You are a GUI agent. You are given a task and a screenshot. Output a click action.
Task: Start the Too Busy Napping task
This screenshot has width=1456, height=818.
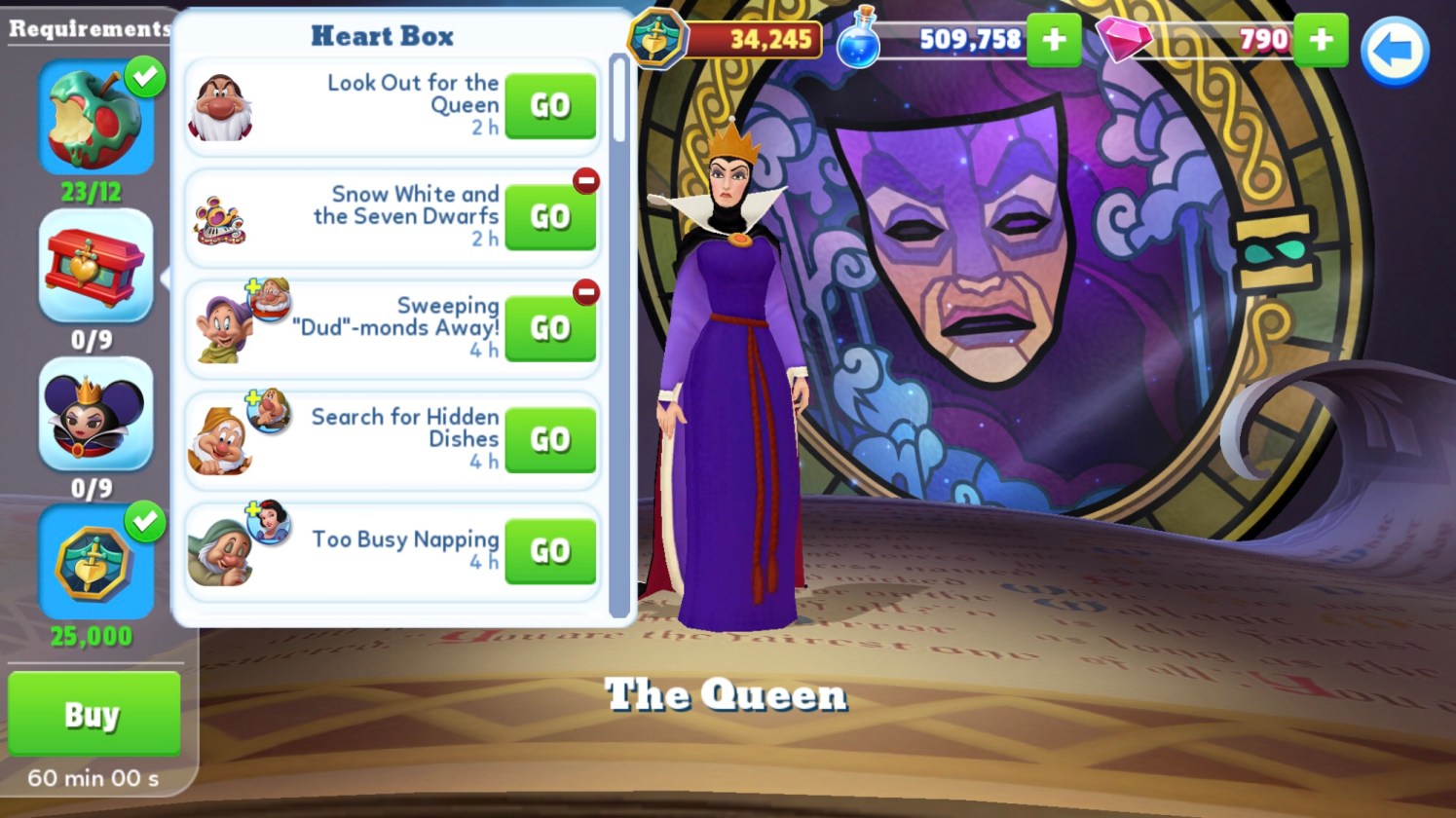tap(549, 551)
